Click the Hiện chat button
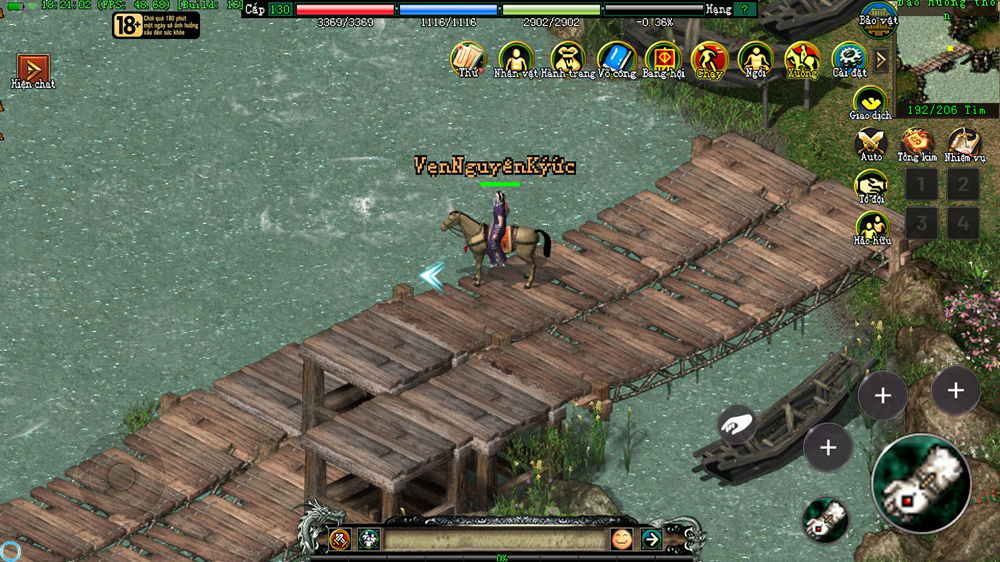This screenshot has height=562, width=1000. tap(33, 69)
